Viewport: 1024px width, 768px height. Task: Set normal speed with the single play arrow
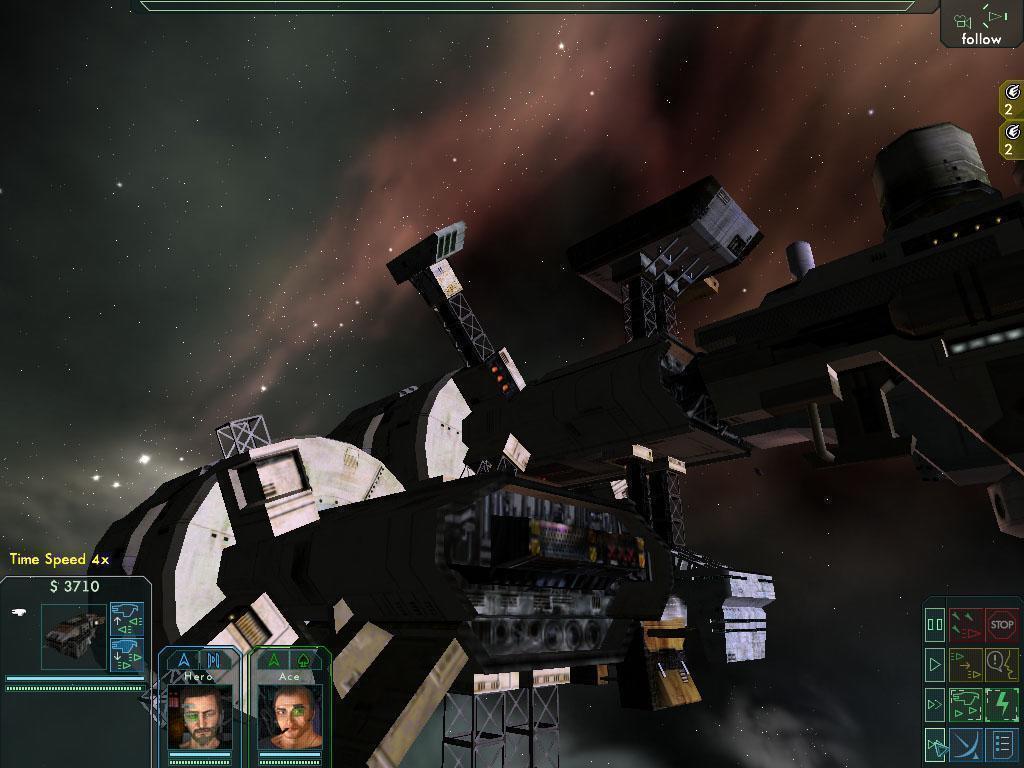click(x=935, y=663)
